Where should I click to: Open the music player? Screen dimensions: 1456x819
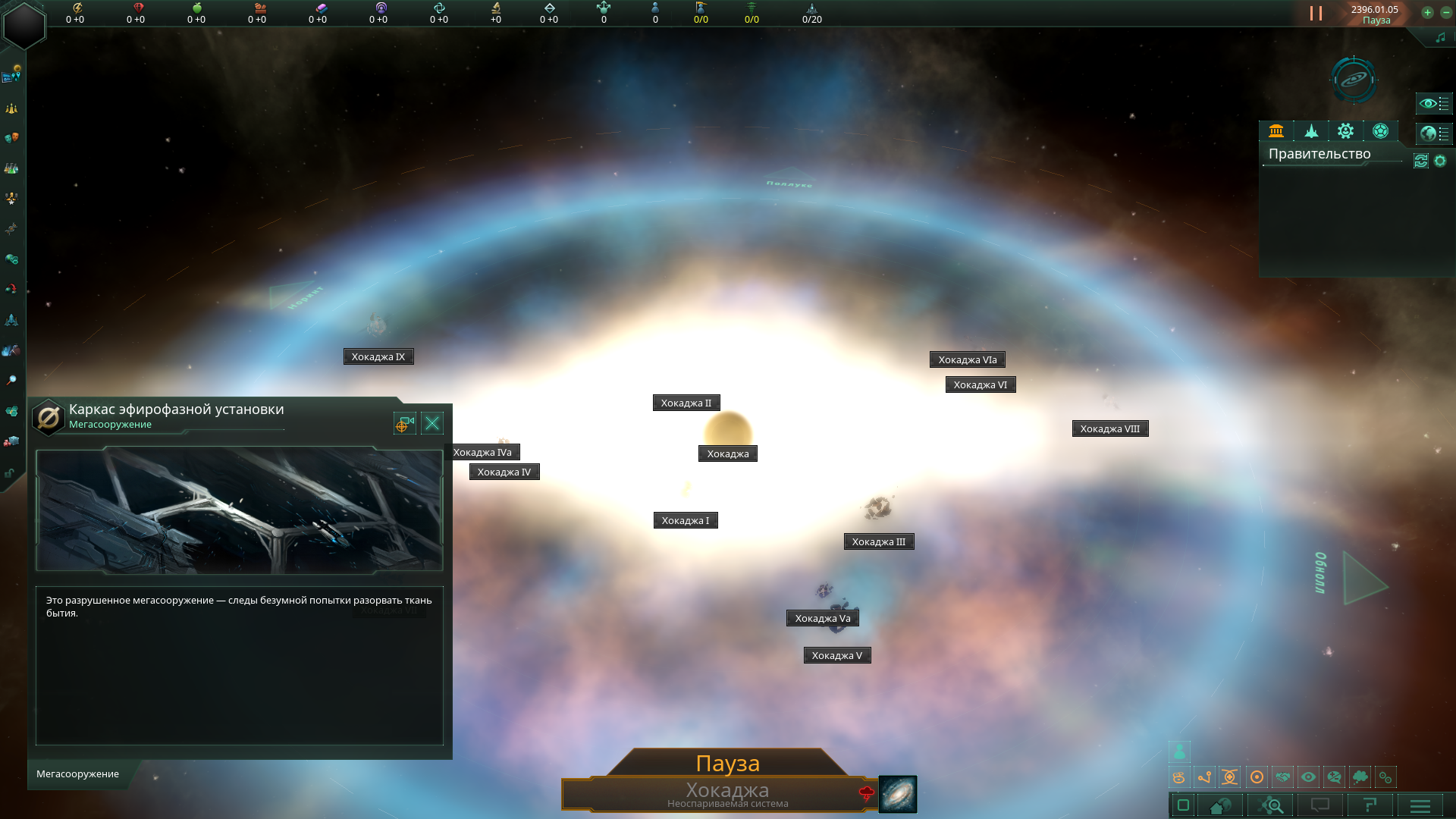1440,38
